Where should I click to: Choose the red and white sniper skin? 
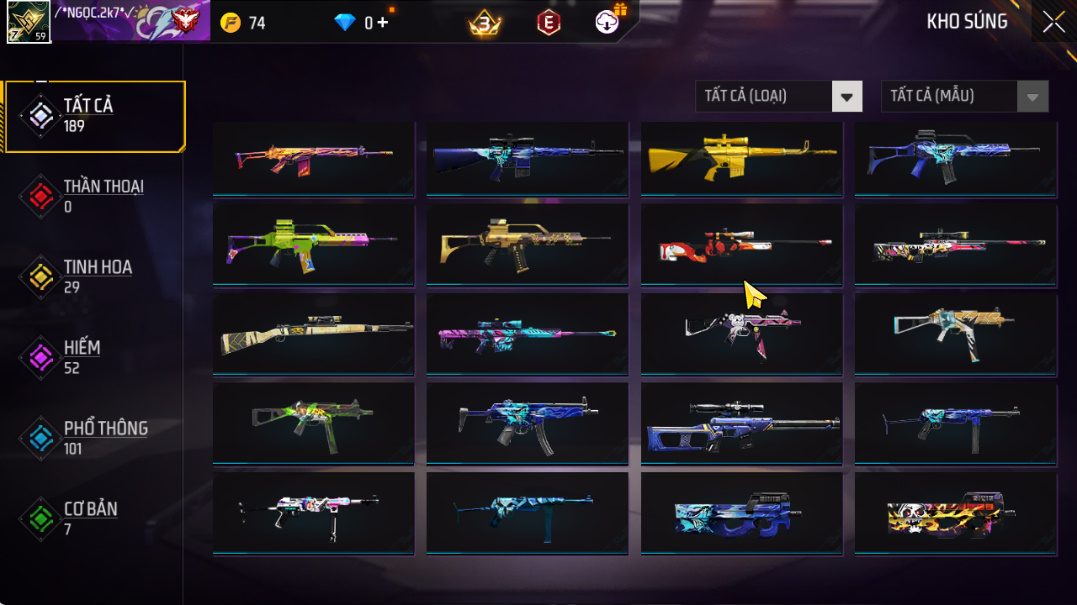click(741, 245)
